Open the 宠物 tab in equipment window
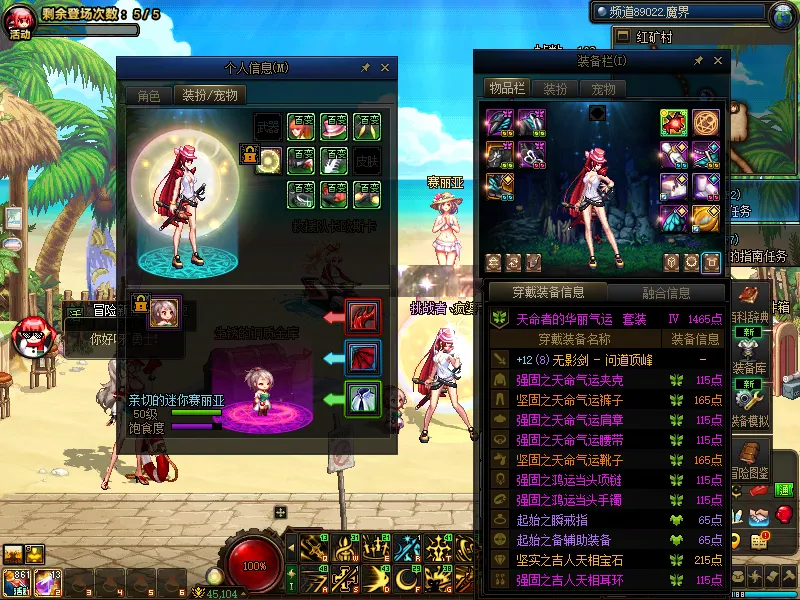The image size is (800, 600). [603, 89]
